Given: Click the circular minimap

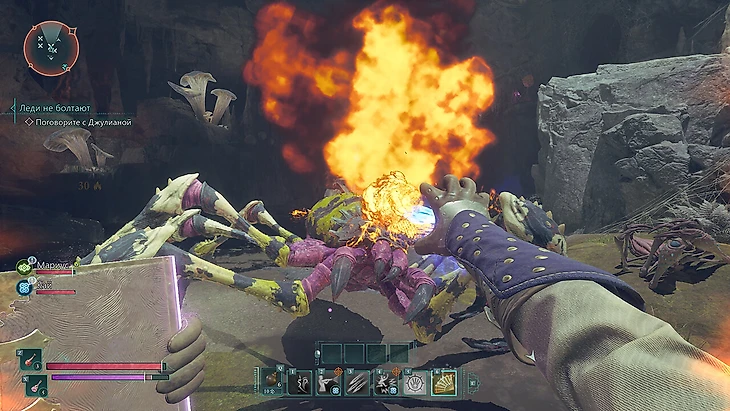Looking at the screenshot, I should click(51, 46).
